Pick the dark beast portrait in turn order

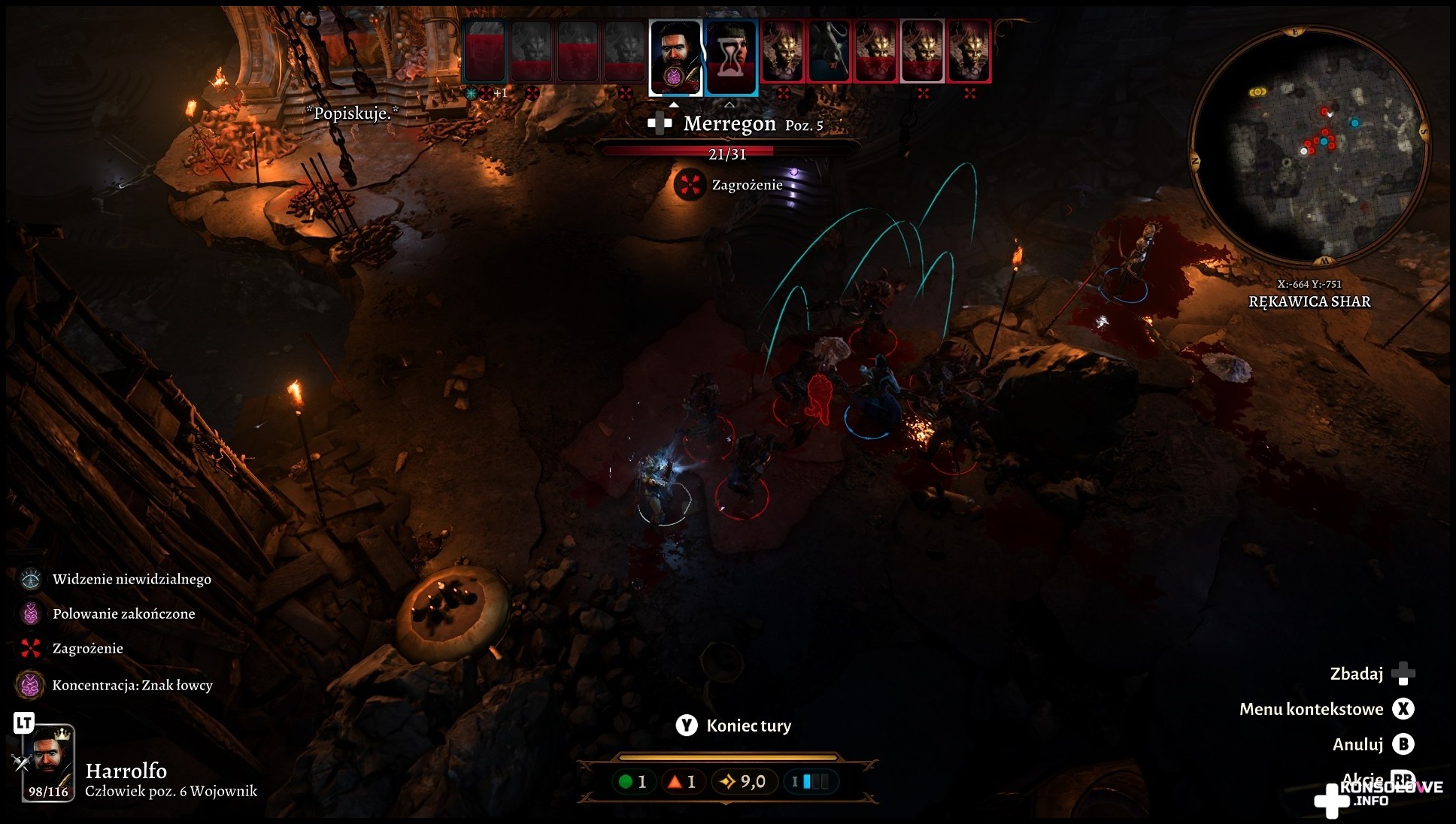(x=829, y=51)
